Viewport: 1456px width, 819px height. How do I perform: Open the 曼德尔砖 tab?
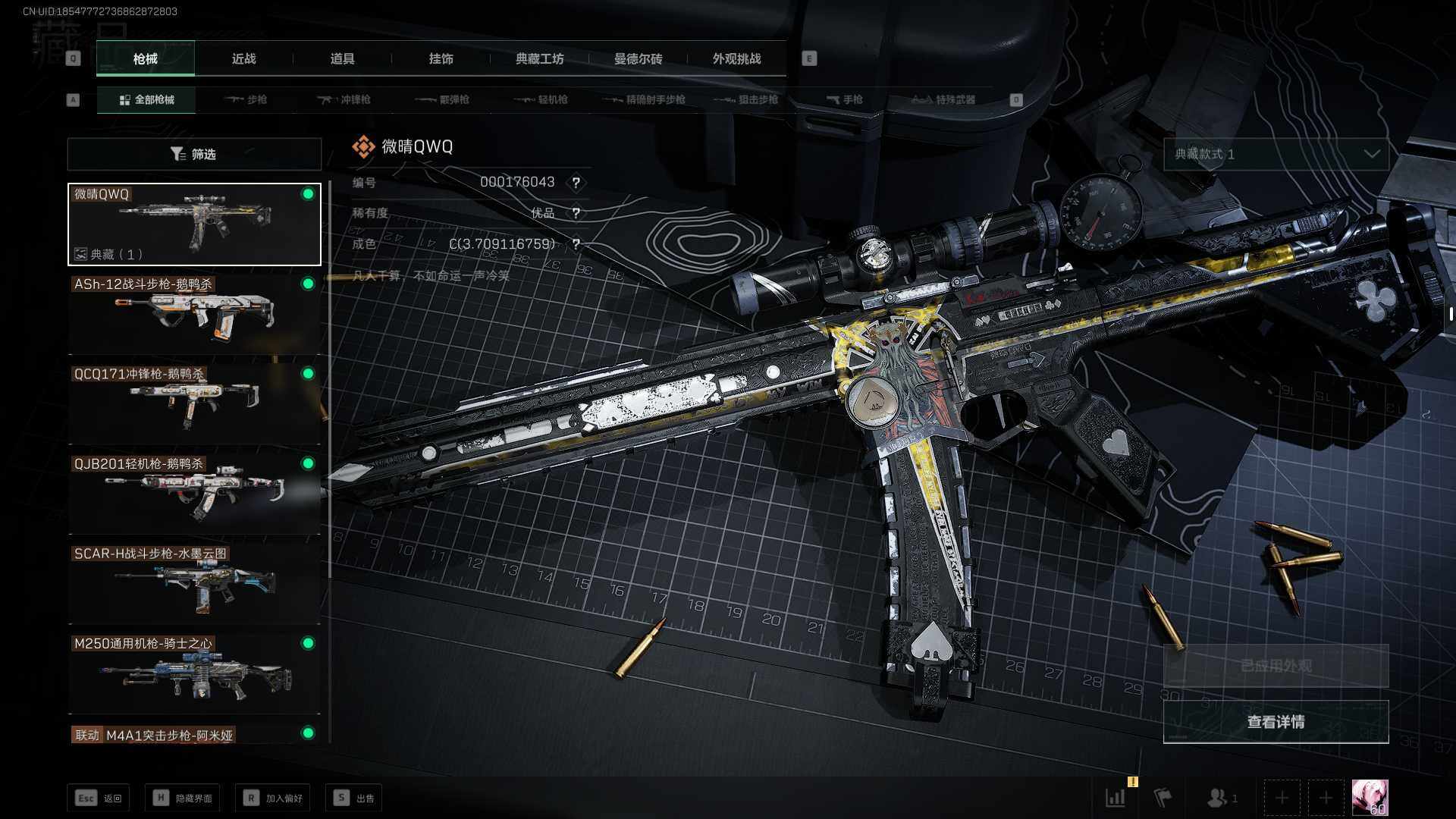tap(638, 58)
